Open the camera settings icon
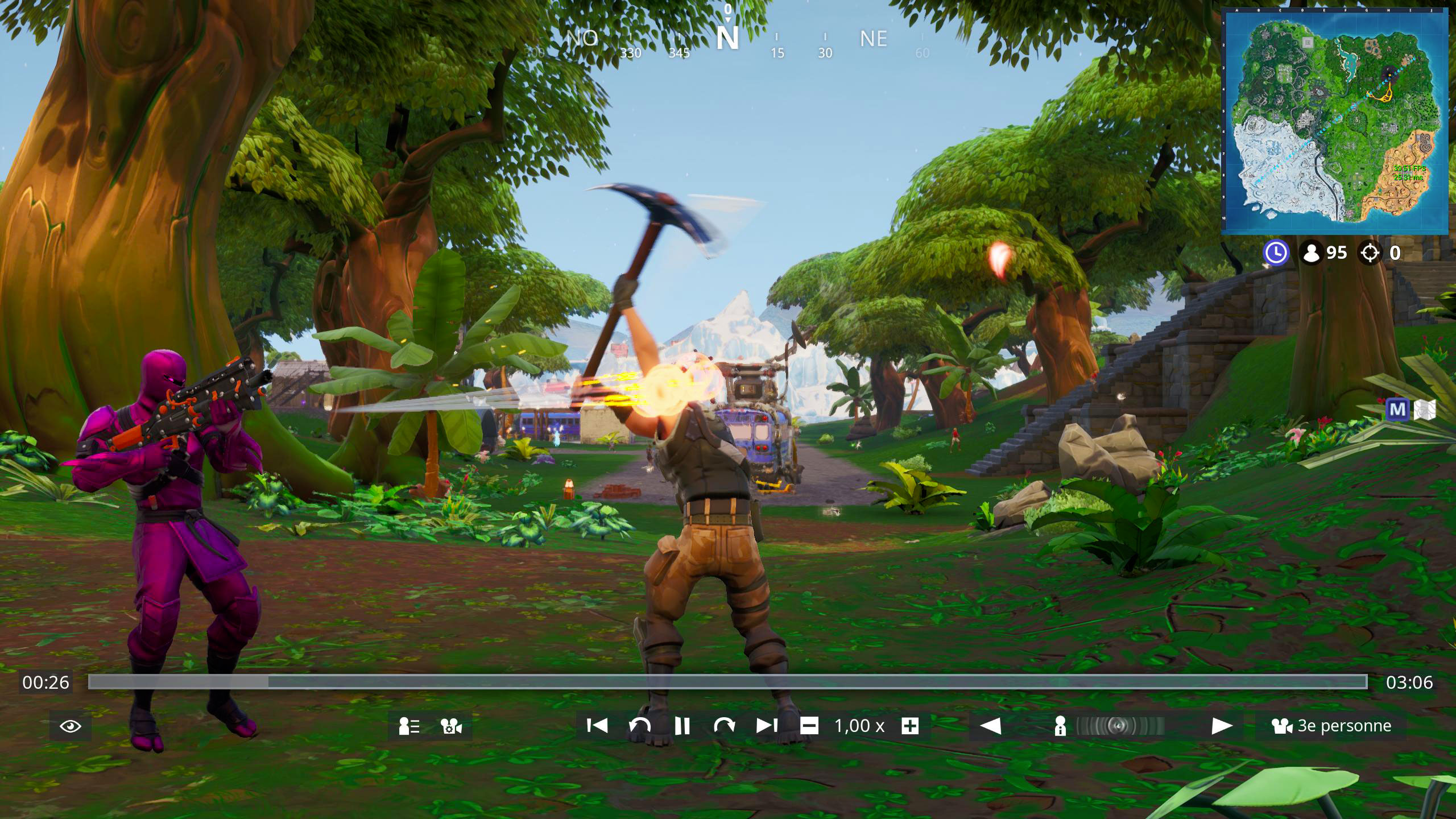Screen dimensions: 1456x819 [x=449, y=726]
